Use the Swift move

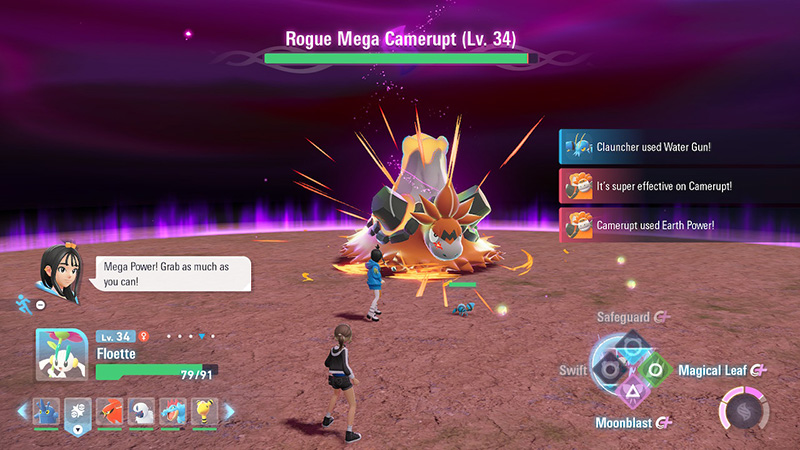606,370
